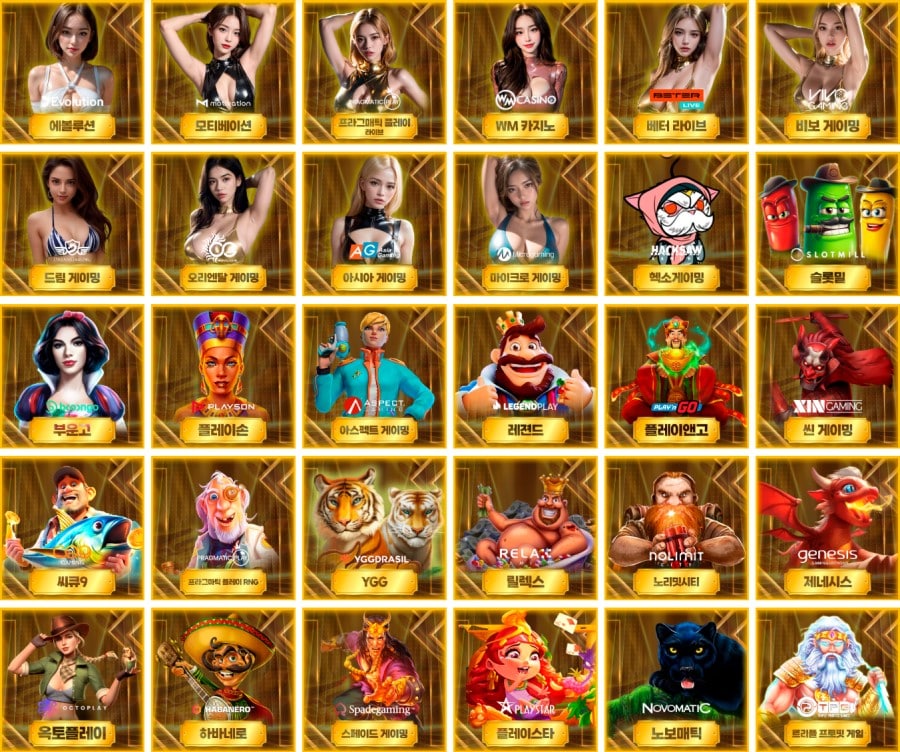The image size is (900, 752).
Task: Open the Booongo Snow White tile
Action: 72,376
